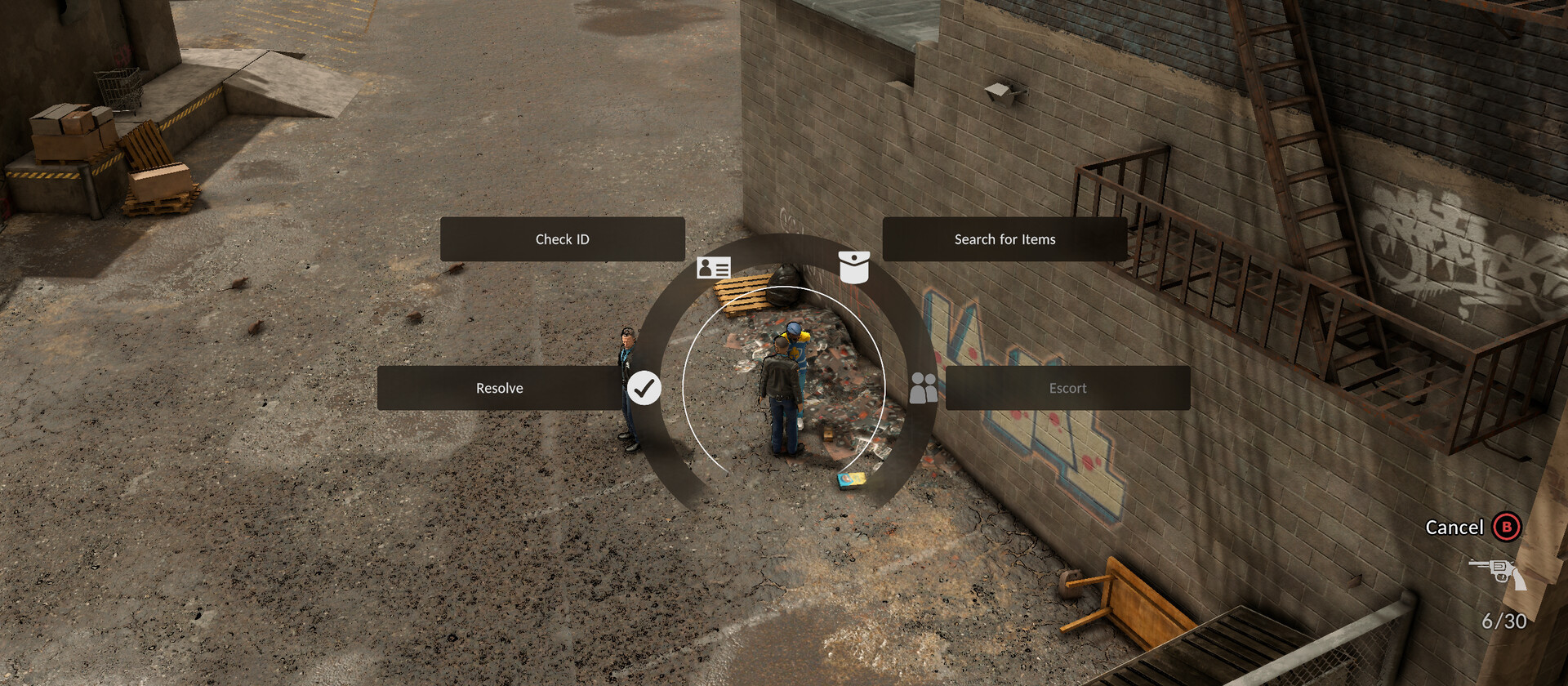Pick the Escort option
Screen dimensions: 1568x686
tap(1067, 388)
